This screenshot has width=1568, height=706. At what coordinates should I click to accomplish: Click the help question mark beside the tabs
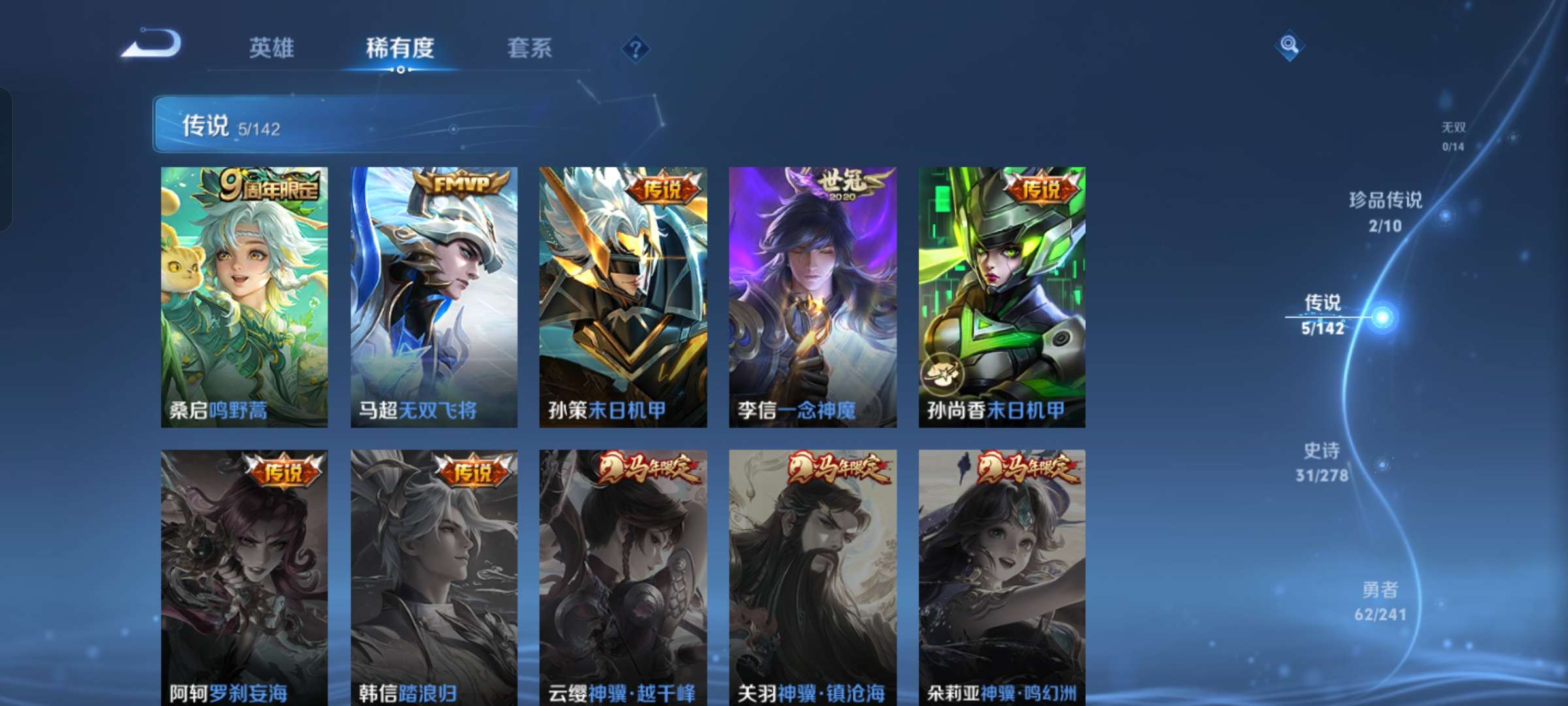point(636,48)
